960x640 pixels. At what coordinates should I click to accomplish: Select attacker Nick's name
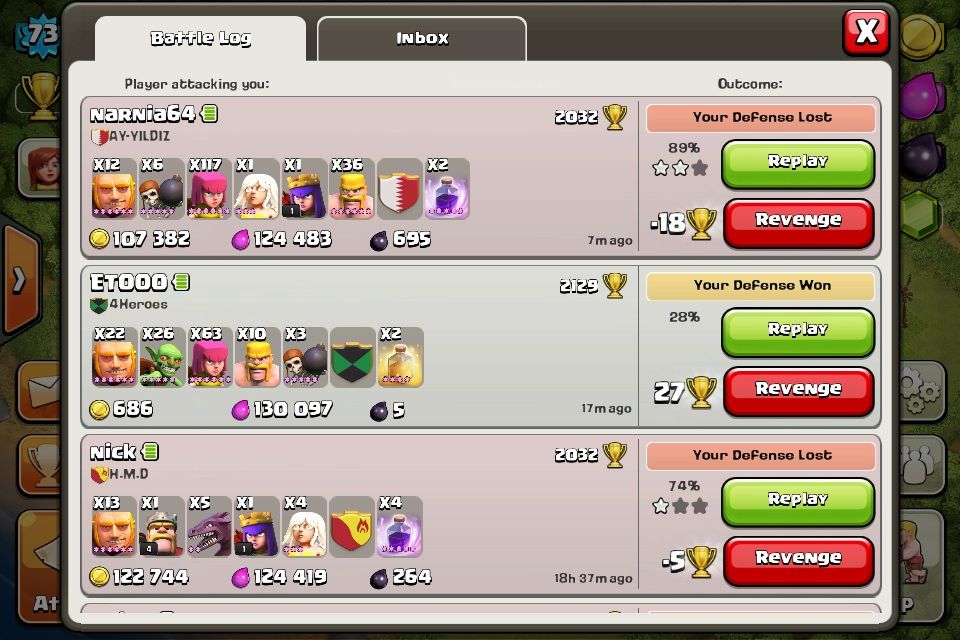tap(113, 453)
